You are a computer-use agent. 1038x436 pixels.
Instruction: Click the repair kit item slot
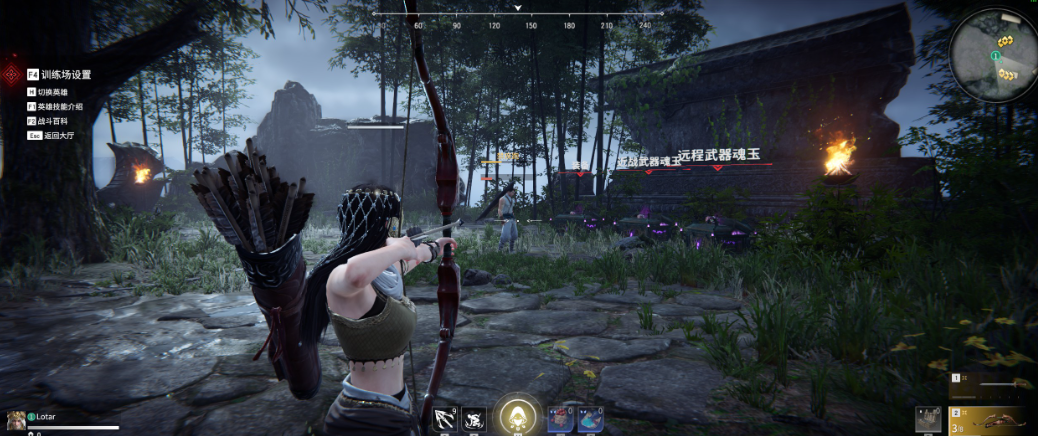(928, 420)
